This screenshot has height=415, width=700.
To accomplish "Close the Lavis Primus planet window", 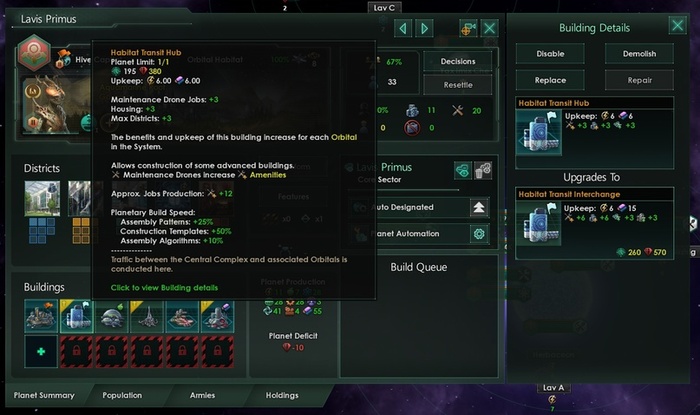I will pos(489,28).
